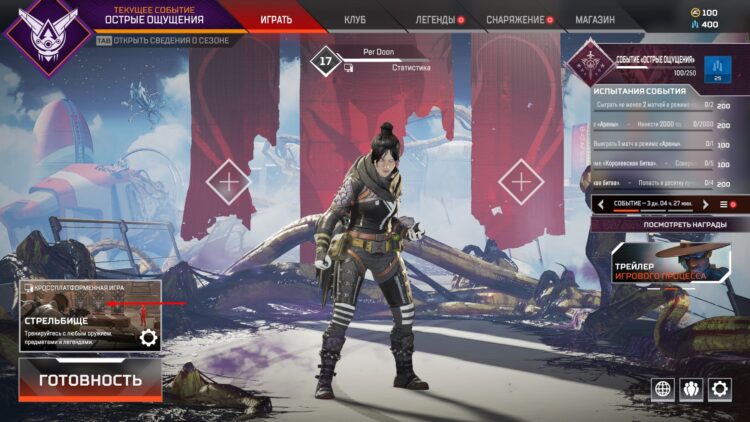The image size is (750, 422).
Task: Switch to the ИГРАТЬ tab
Action: click(275, 19)
